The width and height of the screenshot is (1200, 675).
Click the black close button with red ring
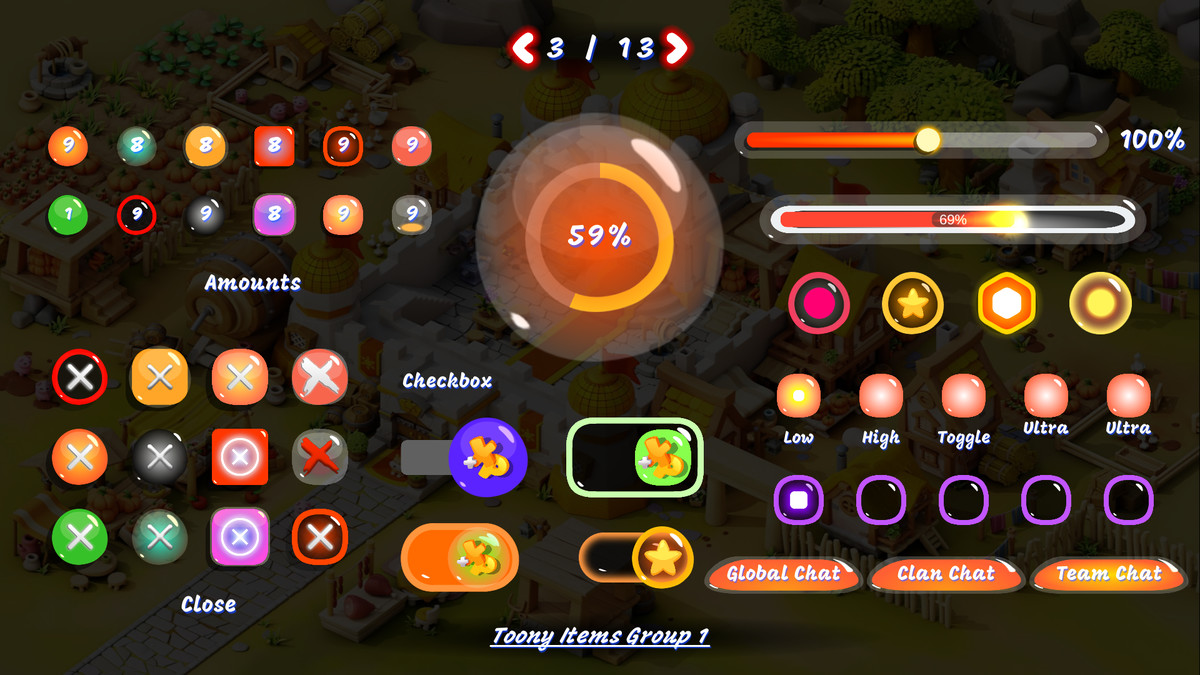[x=80, y=376]
